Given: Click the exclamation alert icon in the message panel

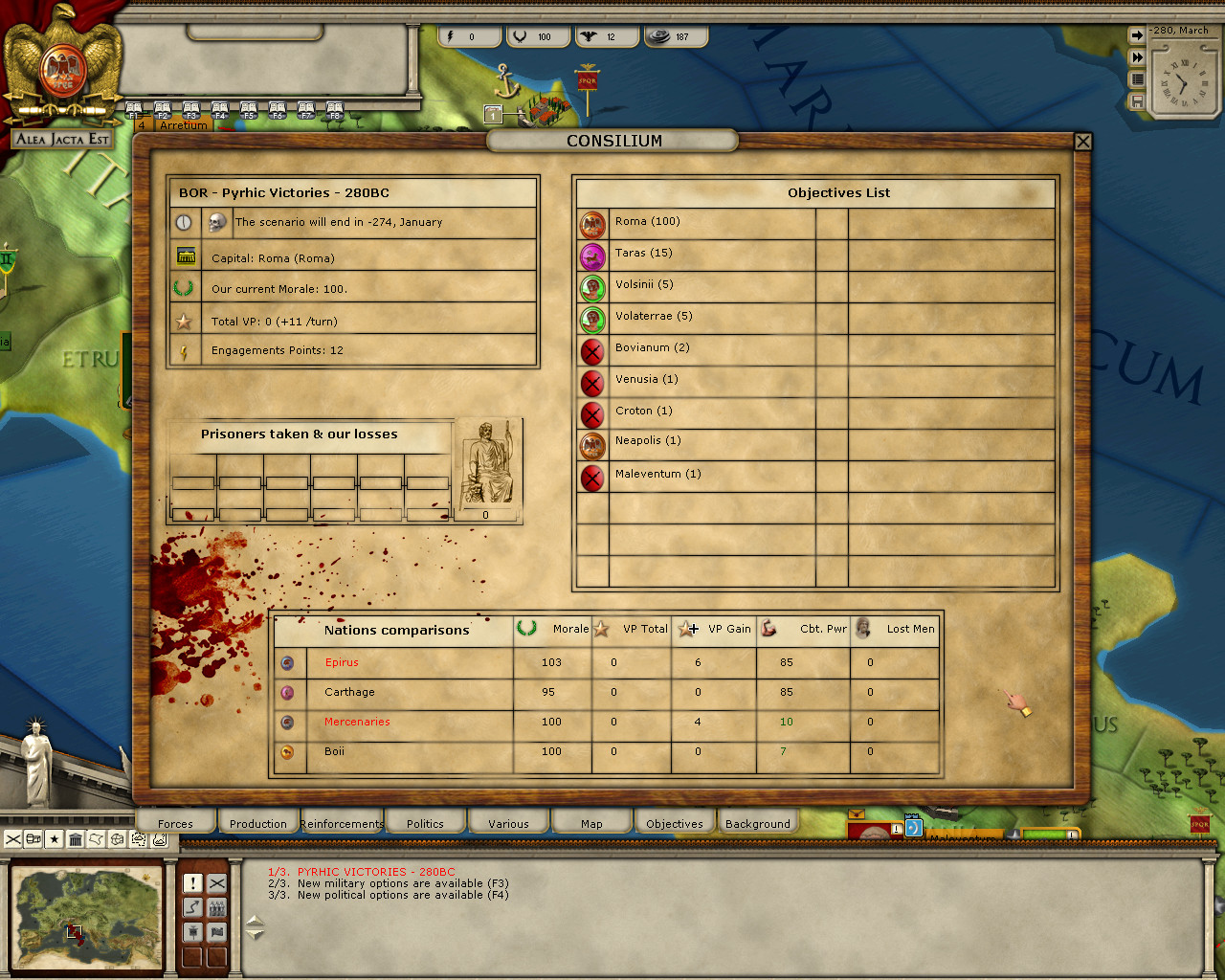Looking at the screenshot, I should coord(192,882).
